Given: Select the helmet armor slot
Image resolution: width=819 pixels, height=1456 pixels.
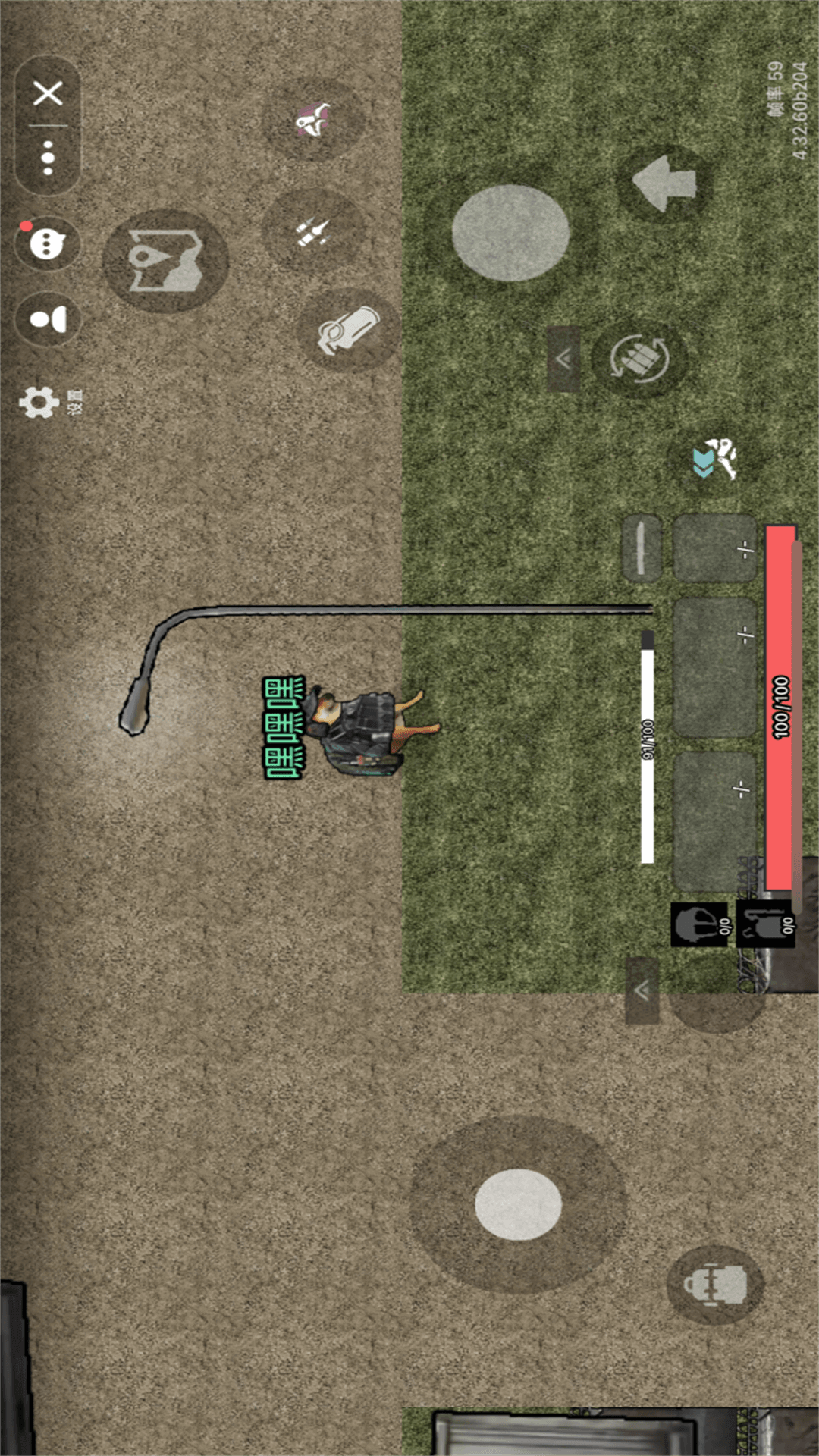Looking at the screenshot, I should (699, 924).
